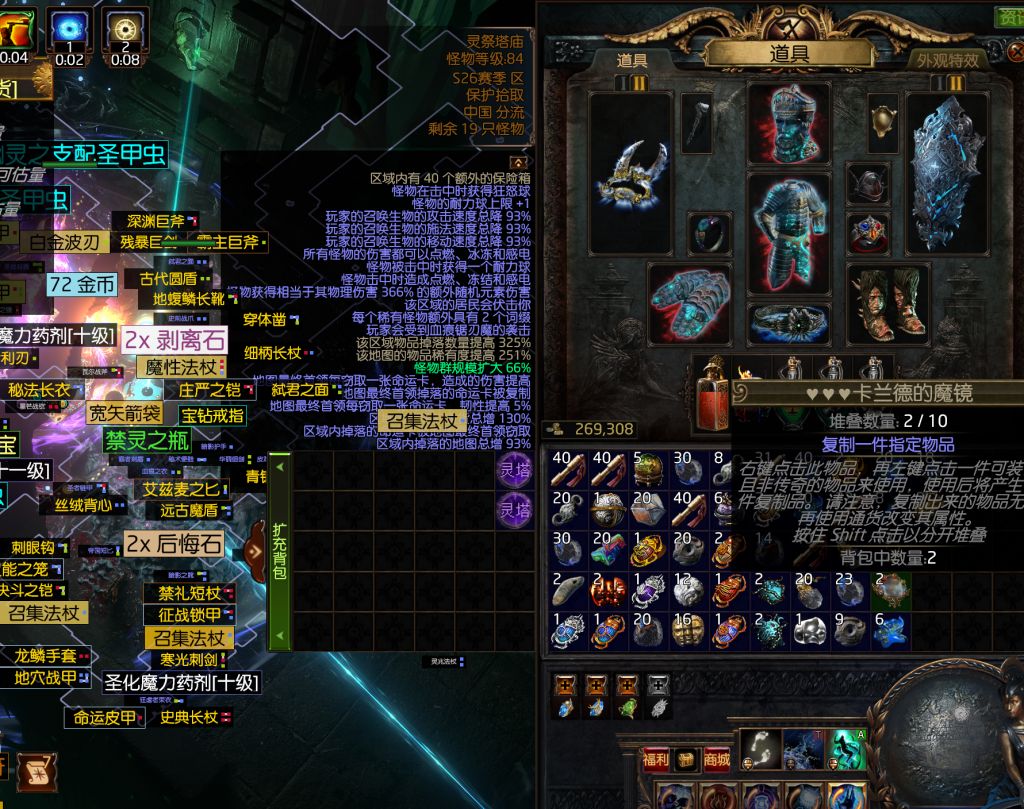This screenshot has width=1024, height=809.
Task: Open the 福利 rewards menu
Action: pyautogui.click(x=656, y=760)
